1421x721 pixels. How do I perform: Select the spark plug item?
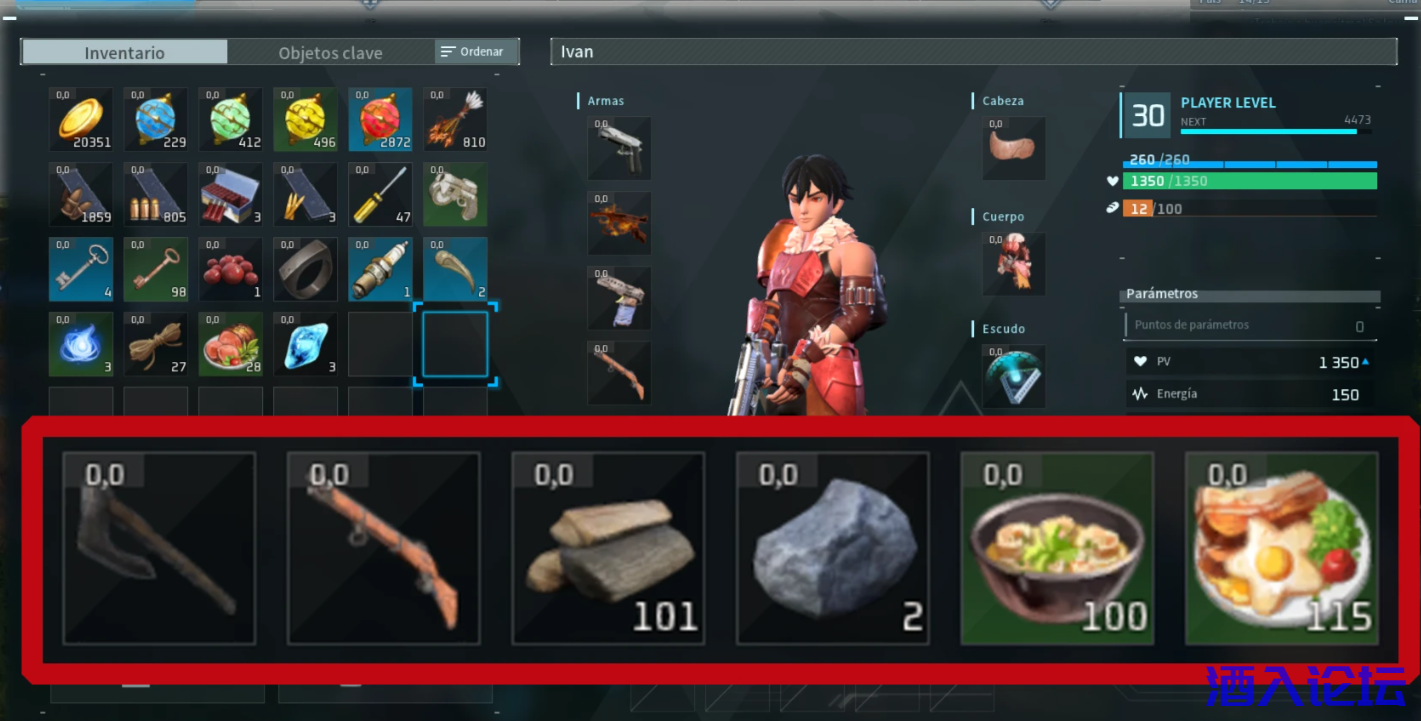point(380,269)
